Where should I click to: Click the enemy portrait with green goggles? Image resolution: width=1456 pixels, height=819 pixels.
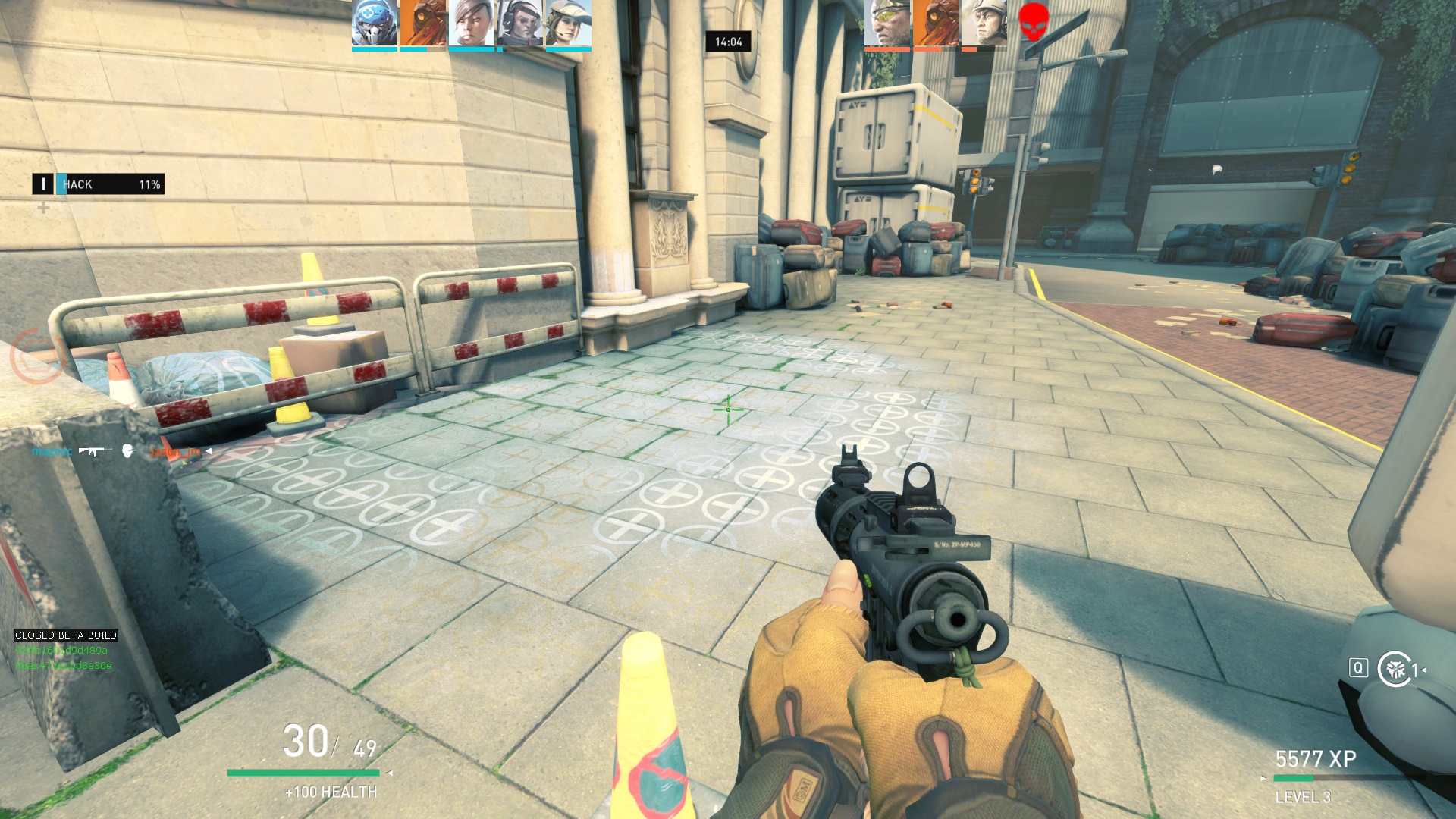click(887, 24)
